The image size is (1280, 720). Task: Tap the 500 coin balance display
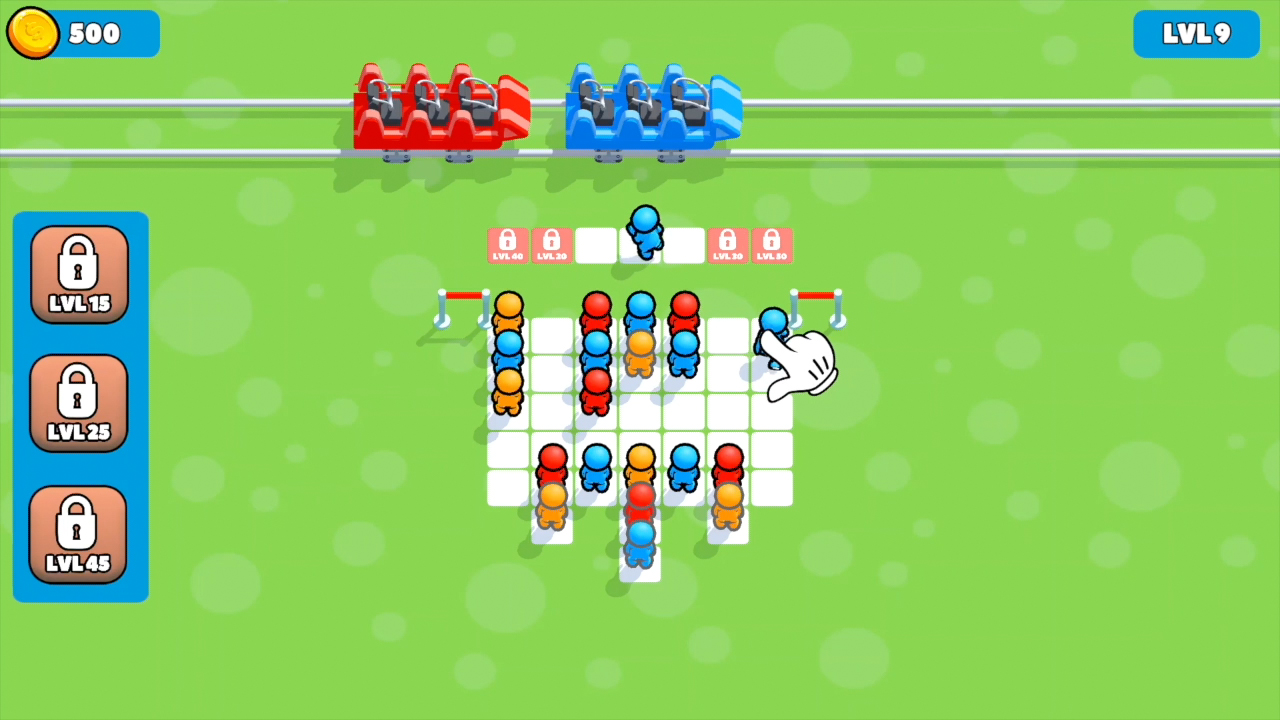[95, 33]
